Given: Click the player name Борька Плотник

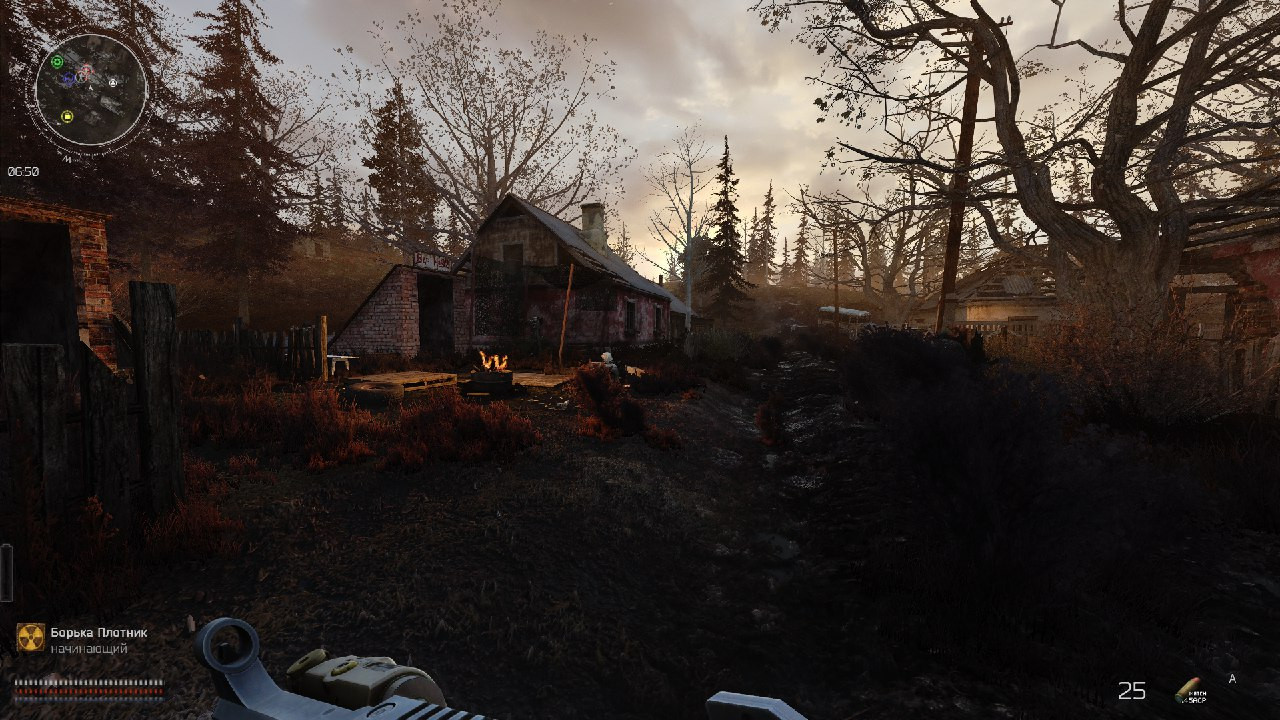Looking at the screenshot, I should click(98, 632).
